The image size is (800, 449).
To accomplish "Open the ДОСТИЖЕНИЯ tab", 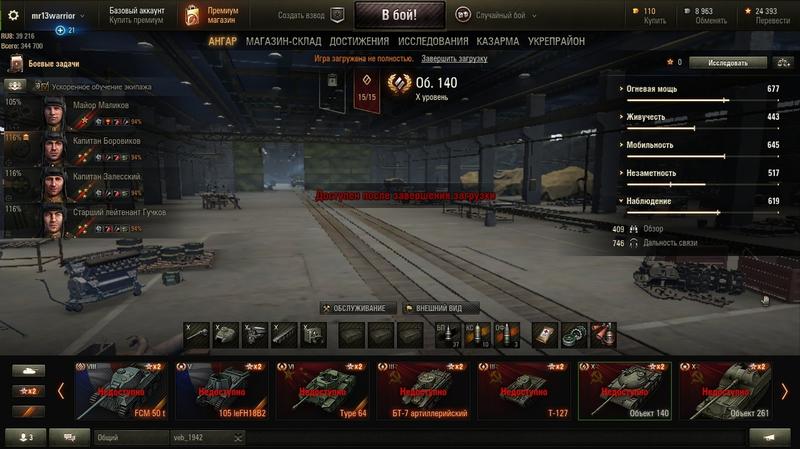I will click(358, 41).
